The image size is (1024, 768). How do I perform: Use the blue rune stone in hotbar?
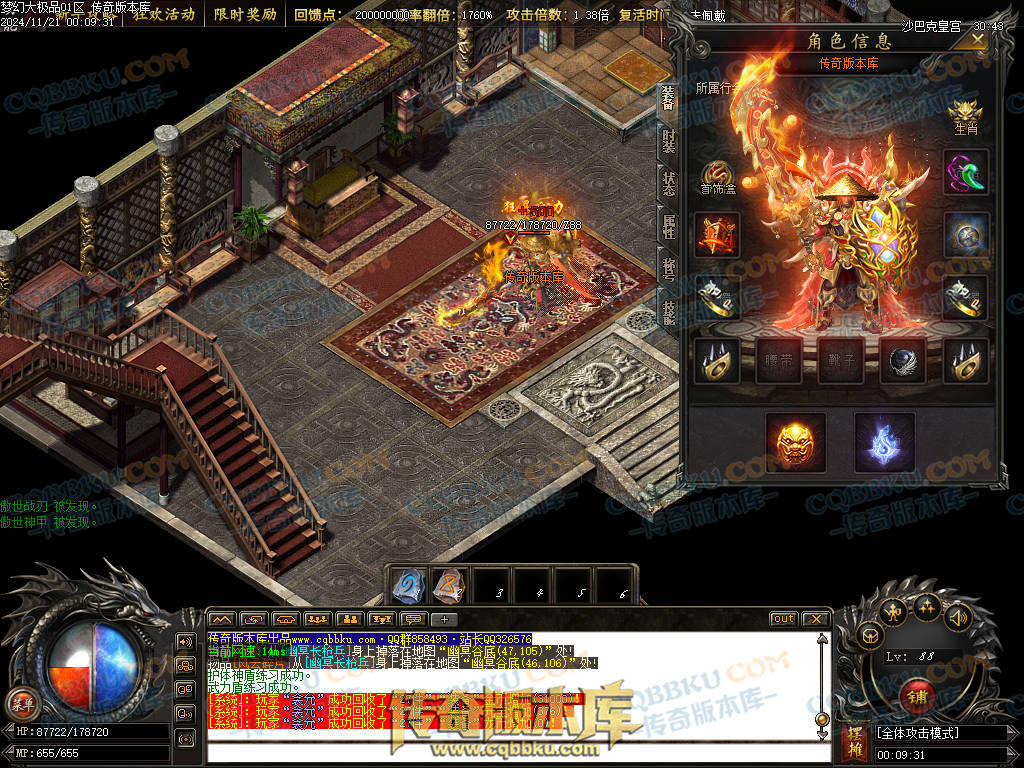(407, 587)
